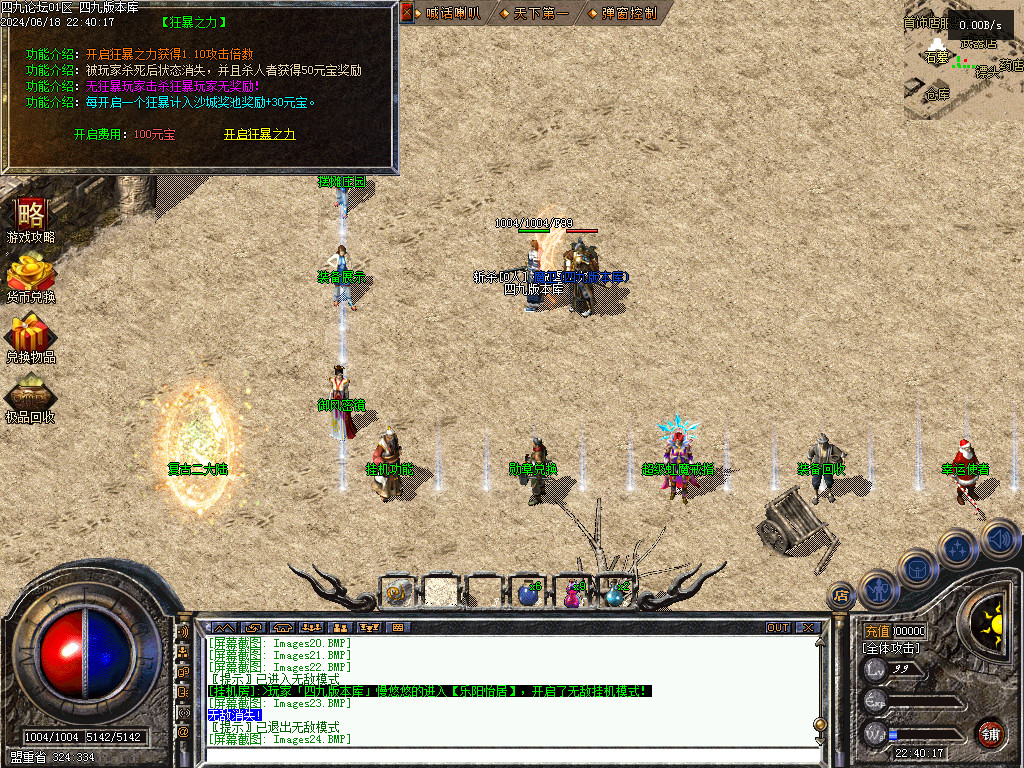Use the scroll item in the first hotbar slot

(397, 593)
